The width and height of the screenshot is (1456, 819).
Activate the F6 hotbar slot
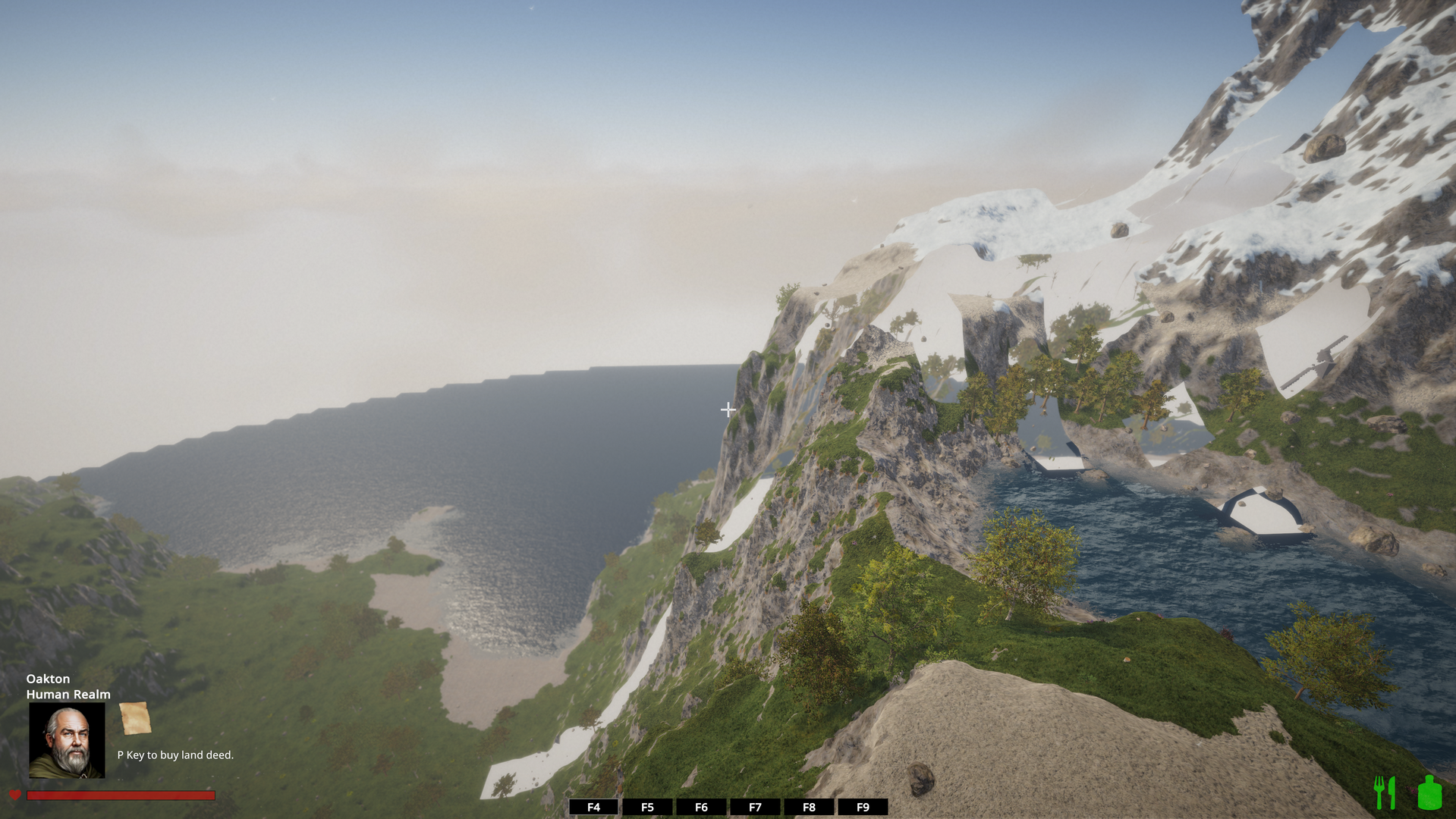(701, 807)
